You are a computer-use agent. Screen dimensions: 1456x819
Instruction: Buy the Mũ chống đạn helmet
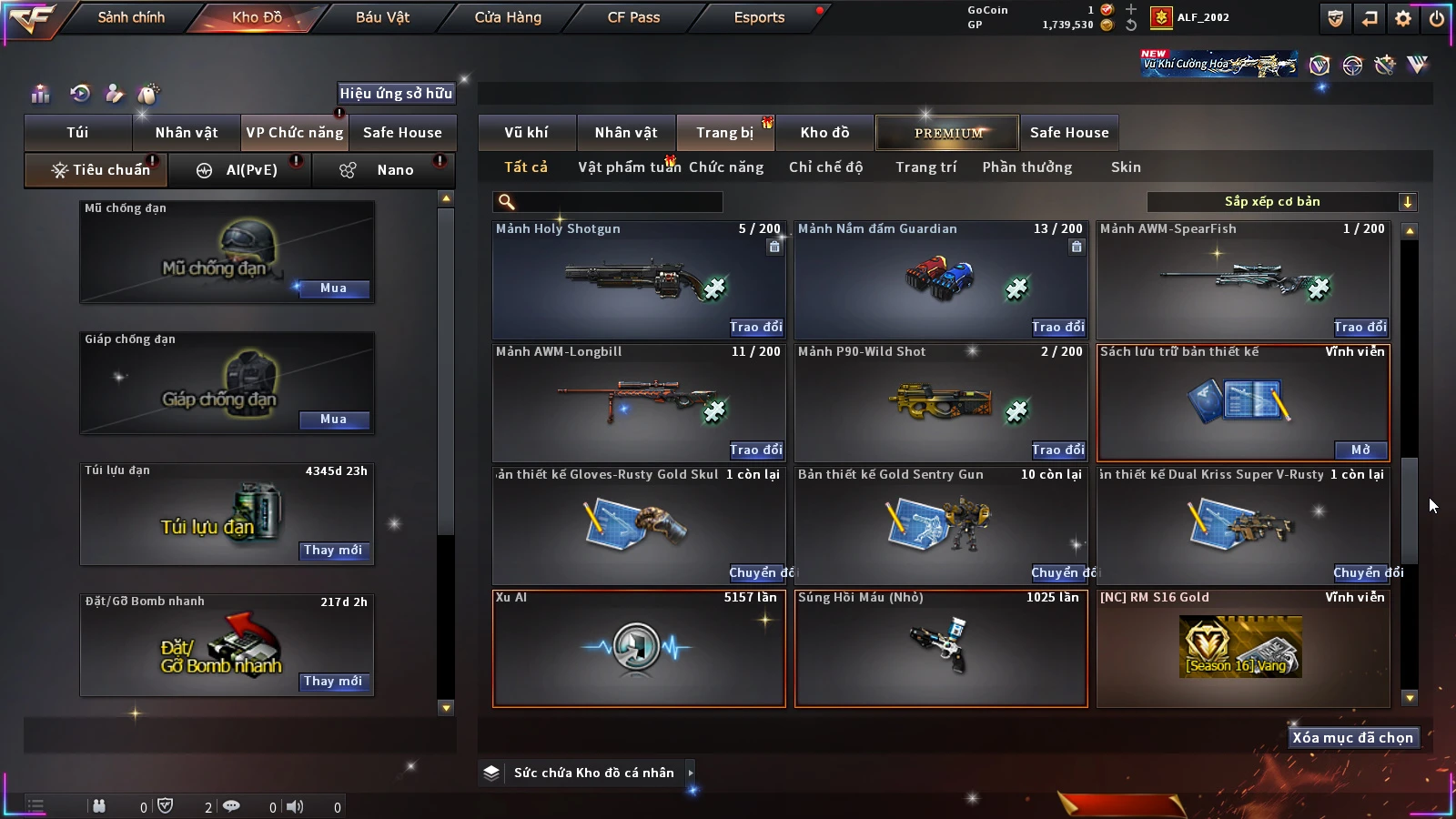click(333, 288)
